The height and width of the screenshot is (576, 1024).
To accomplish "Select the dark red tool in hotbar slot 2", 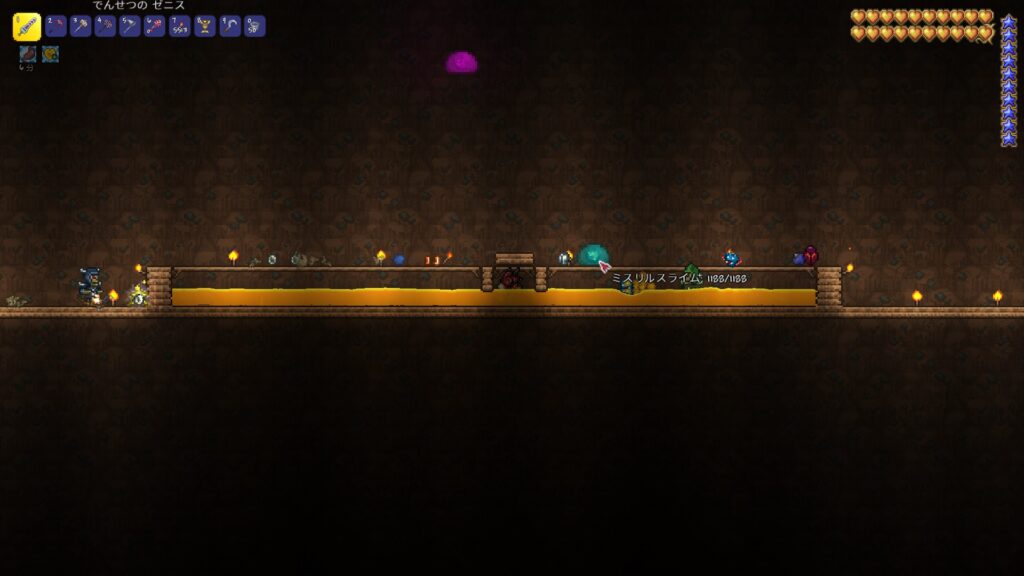I will [x=56, y=27].
